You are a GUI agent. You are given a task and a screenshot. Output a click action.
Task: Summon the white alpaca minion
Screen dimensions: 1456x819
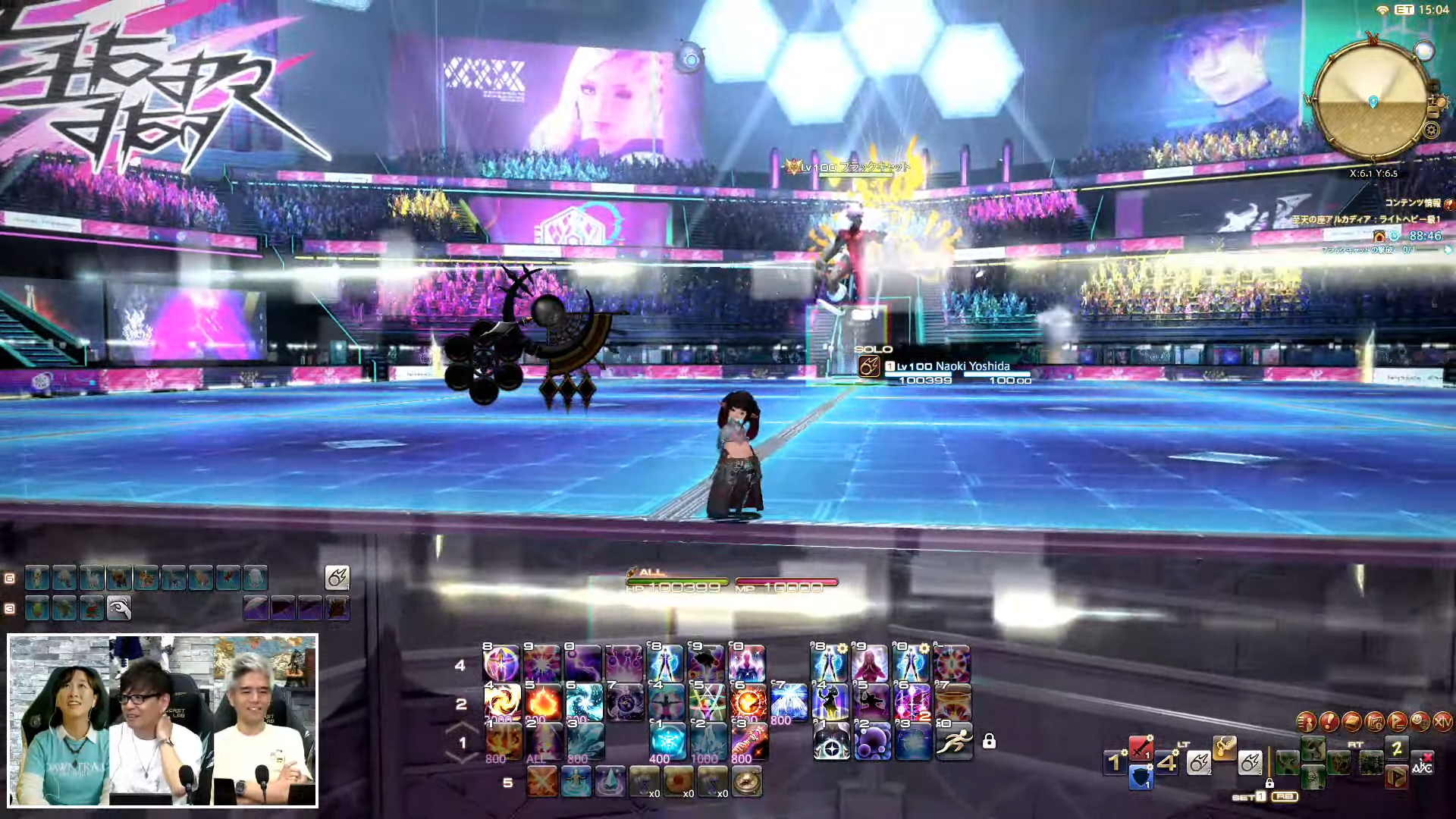tap(92, 579)
